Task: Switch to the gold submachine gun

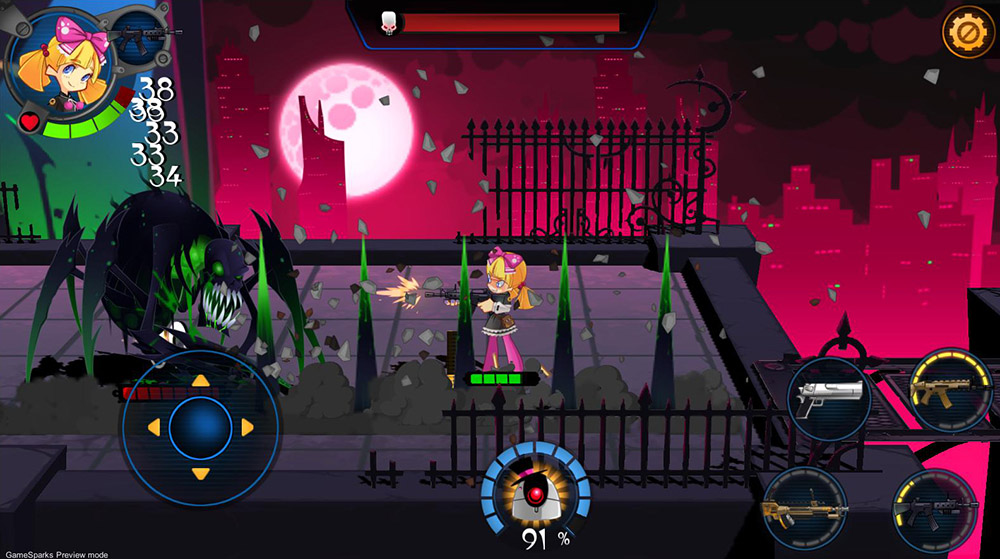Action: click(x=949, y=390)
